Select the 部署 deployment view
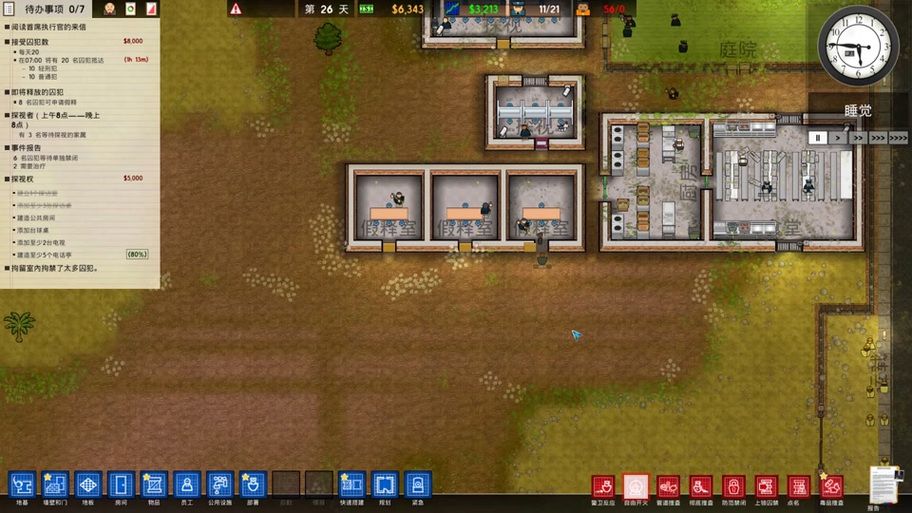Image resolution: width=912 pixels, height=513 pixels. coord(253,485)
